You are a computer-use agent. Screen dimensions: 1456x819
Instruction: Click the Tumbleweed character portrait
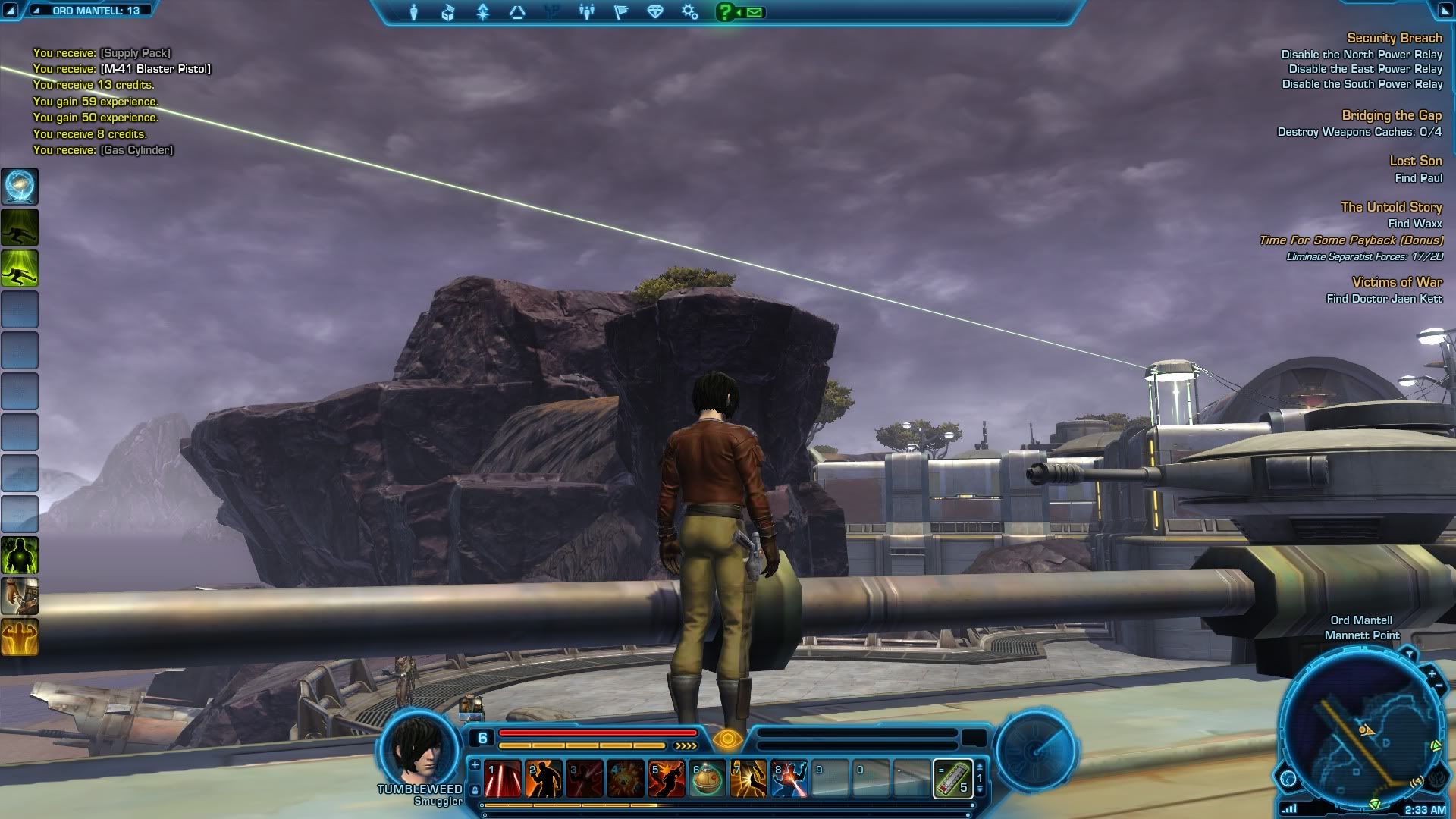419,747
